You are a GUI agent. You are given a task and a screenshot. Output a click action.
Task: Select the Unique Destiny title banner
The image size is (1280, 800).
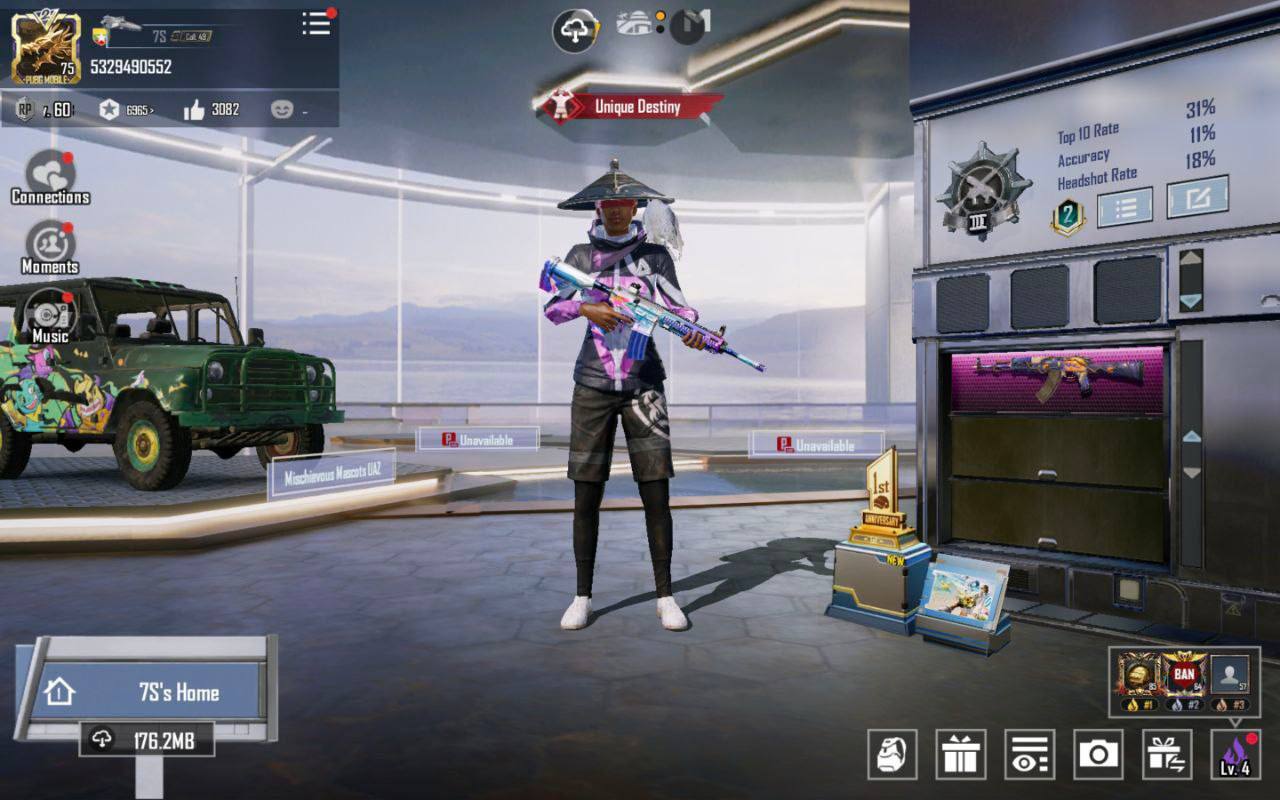[630, 107]
